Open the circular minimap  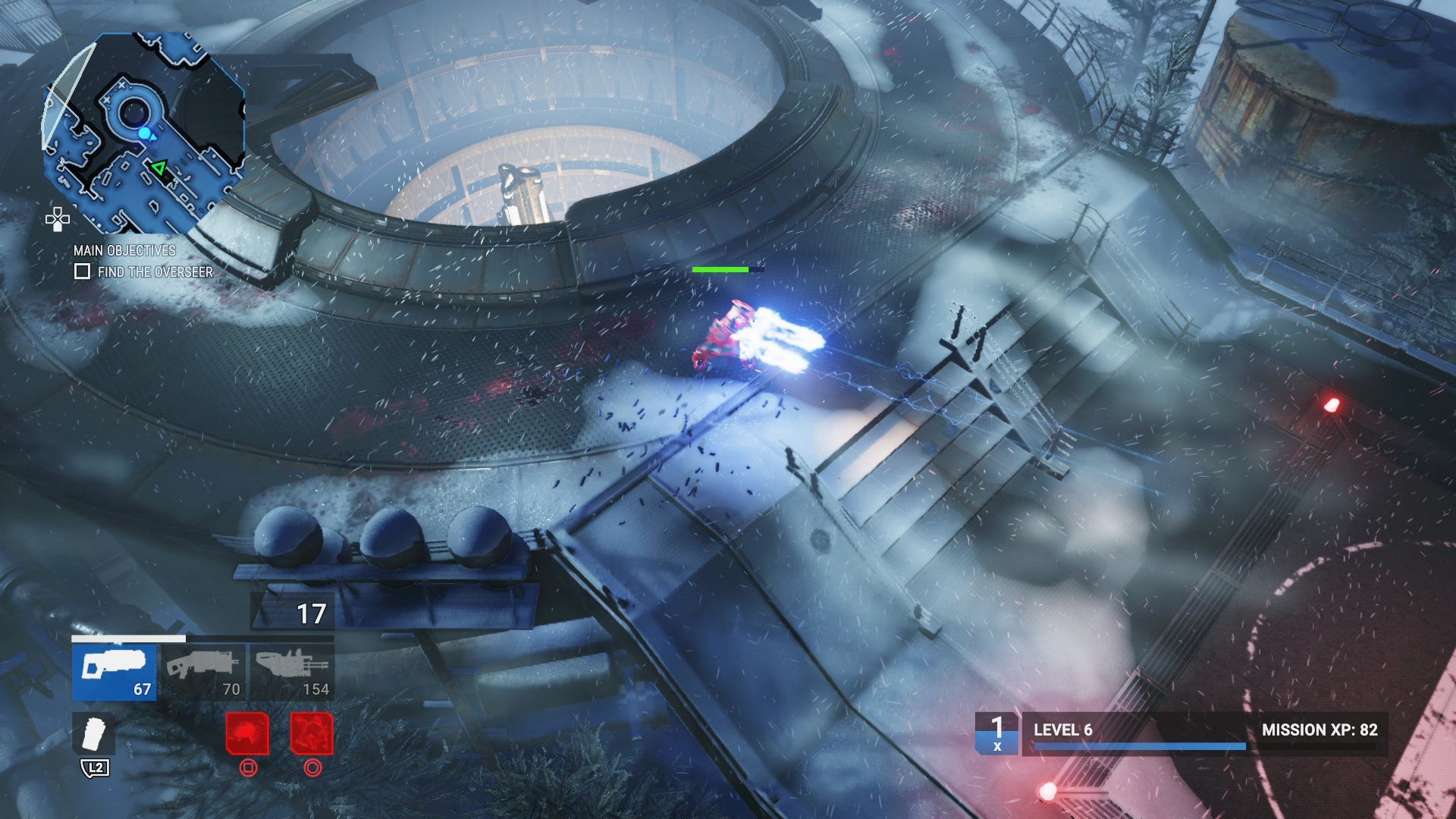(x=144, y=133)
